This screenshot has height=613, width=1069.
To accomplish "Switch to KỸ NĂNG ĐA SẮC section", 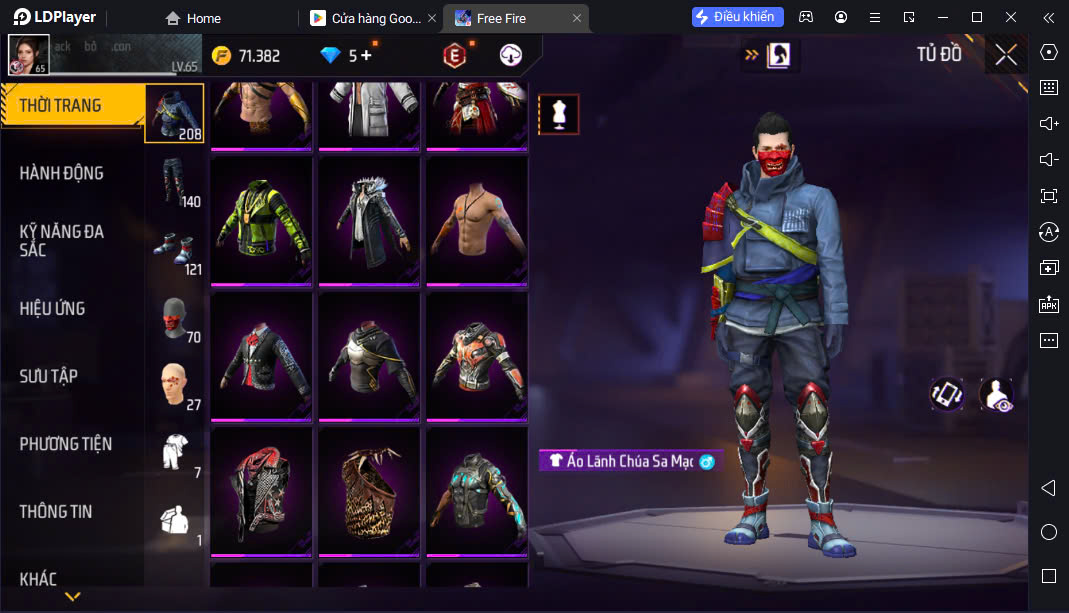I will [62, 240].
